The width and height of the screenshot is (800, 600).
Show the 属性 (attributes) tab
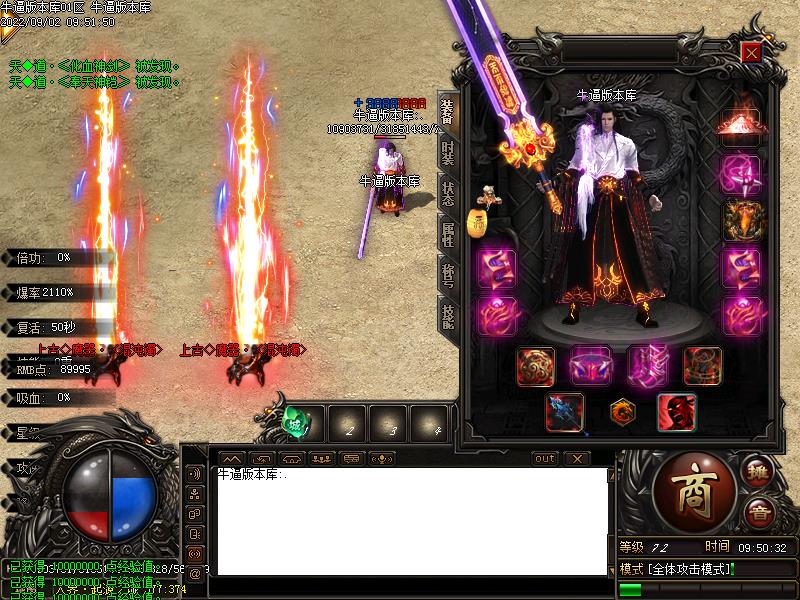click(447, 236)
